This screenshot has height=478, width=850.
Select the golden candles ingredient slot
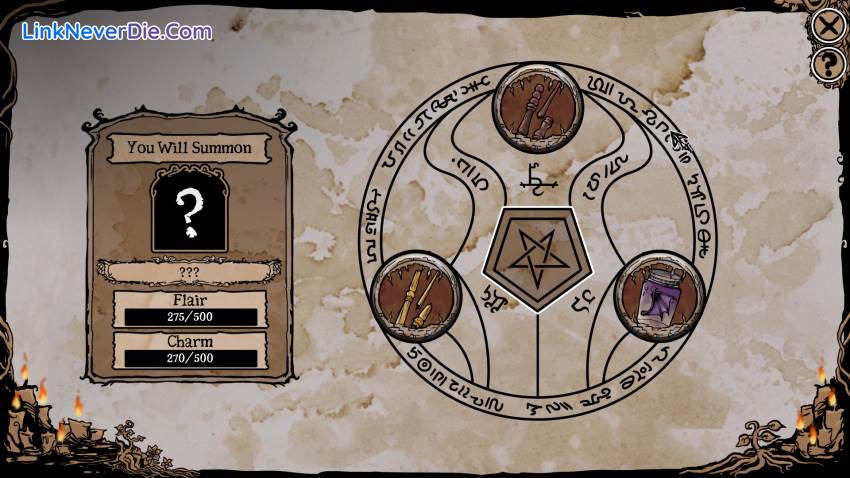coord(415,295)
